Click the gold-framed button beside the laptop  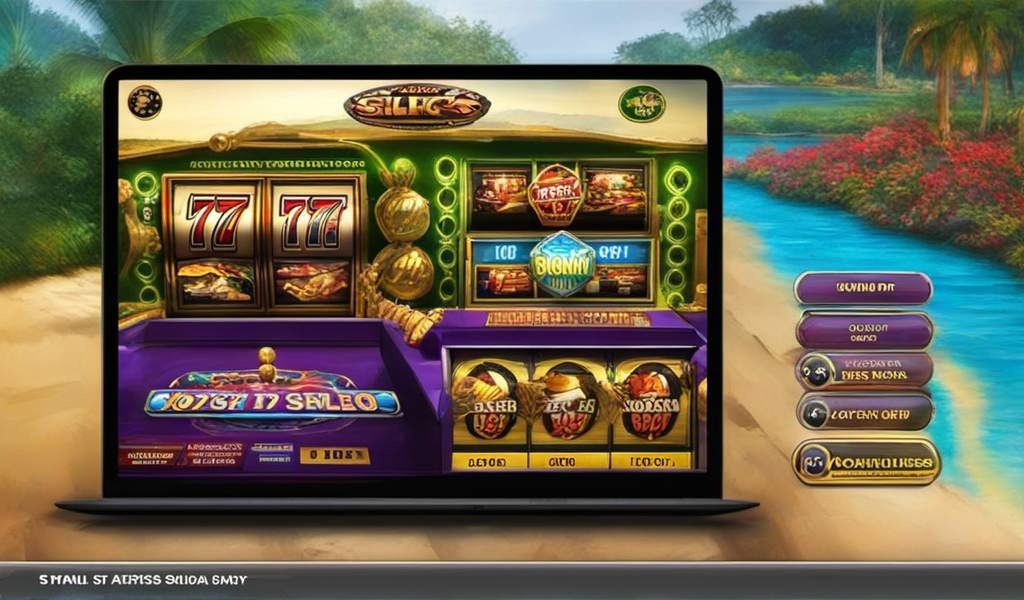tap(866, 462)
